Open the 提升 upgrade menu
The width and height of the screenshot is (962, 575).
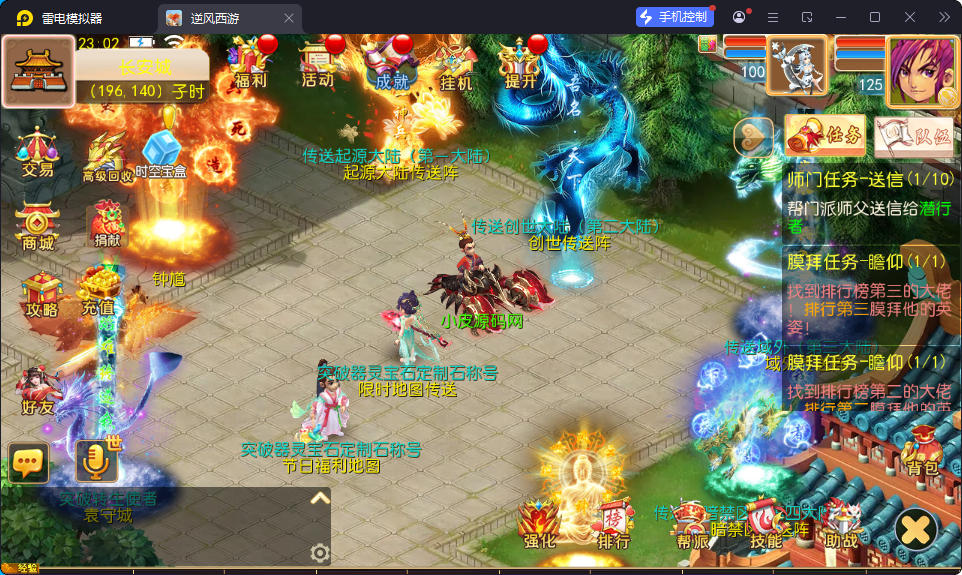[x=521, y=63]
